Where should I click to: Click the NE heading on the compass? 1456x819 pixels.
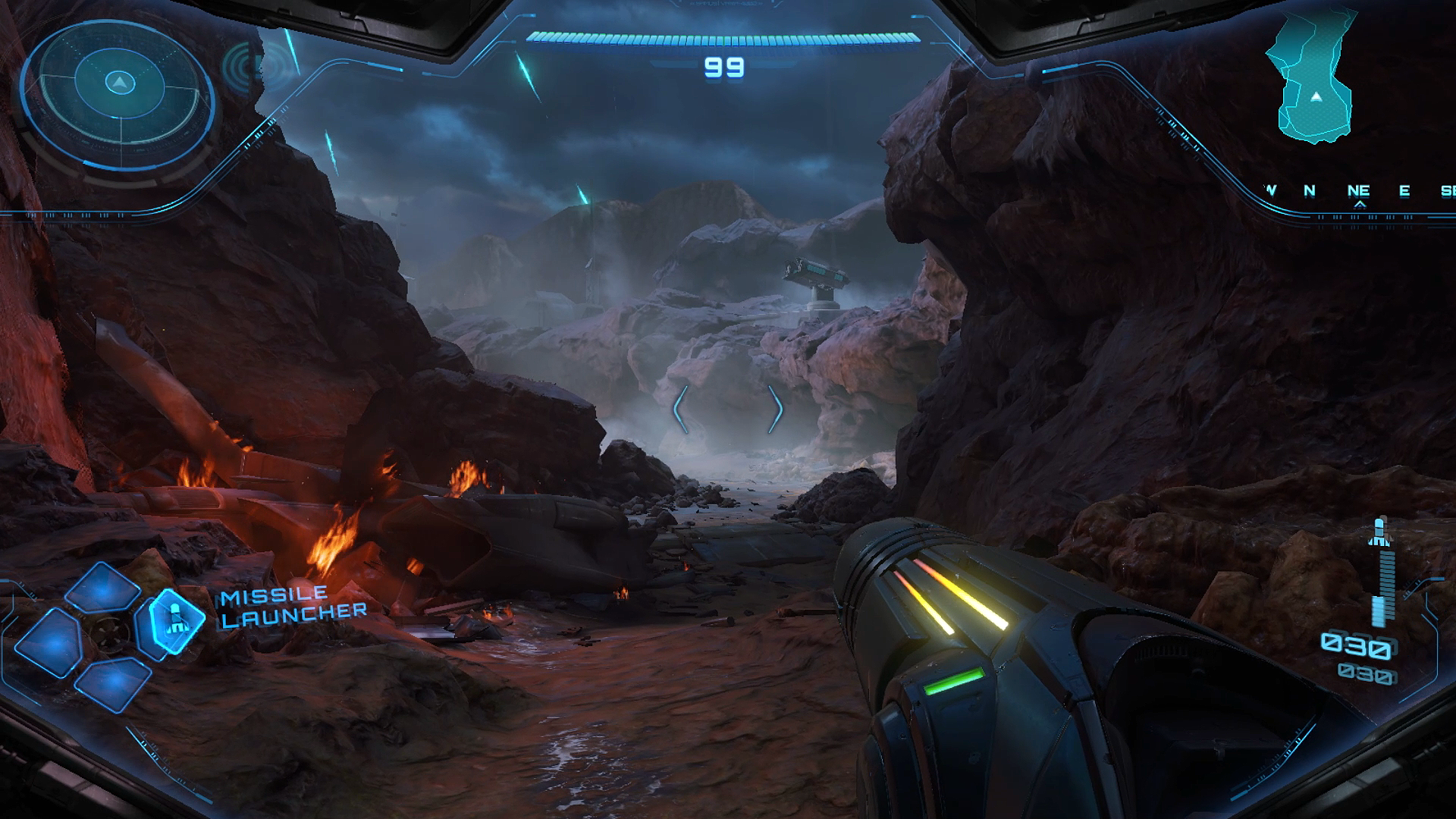tap(1358, 191)
